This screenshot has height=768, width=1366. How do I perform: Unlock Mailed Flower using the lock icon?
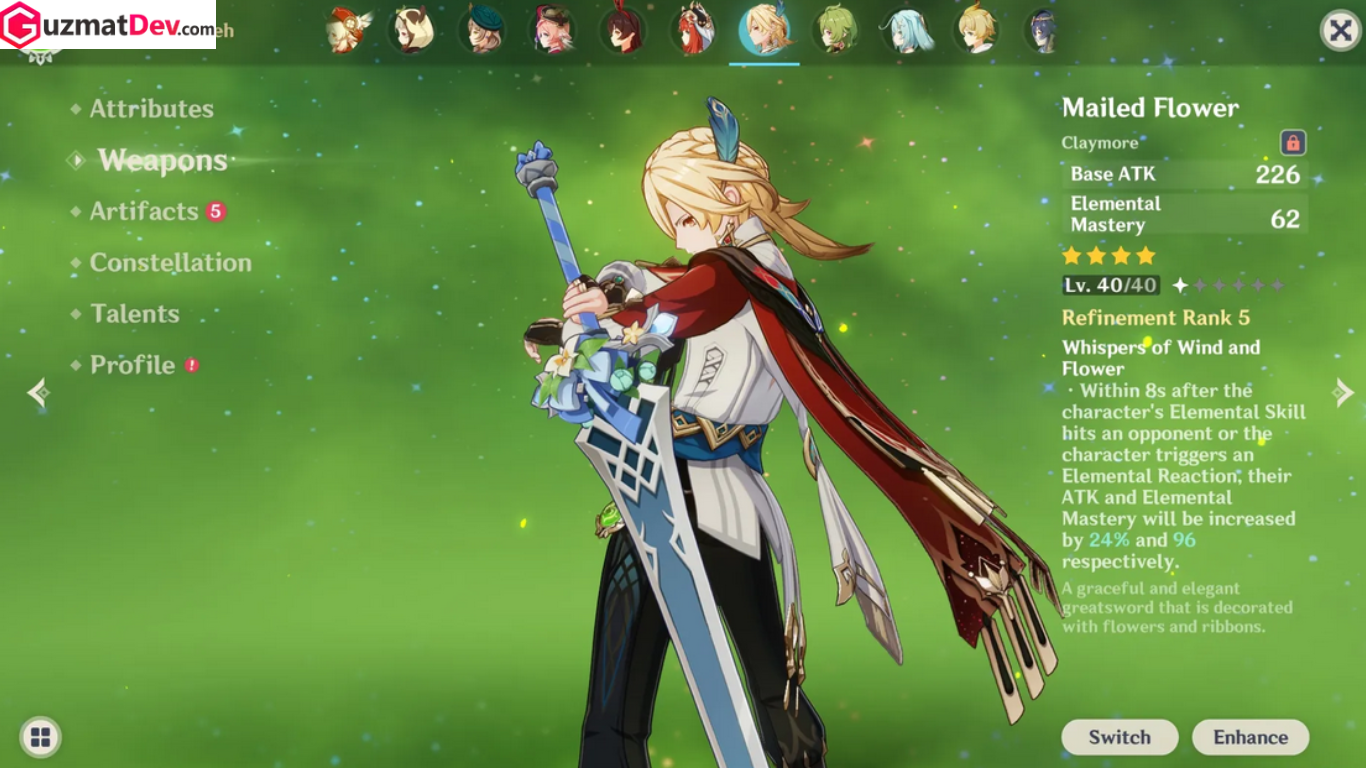[1292, 143]
